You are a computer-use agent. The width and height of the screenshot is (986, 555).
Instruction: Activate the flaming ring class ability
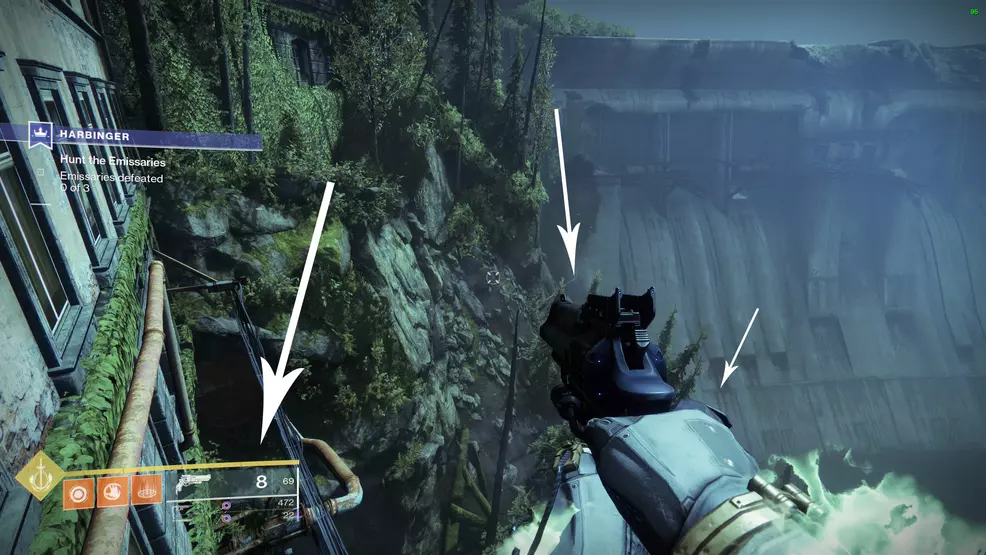(146, 490)
